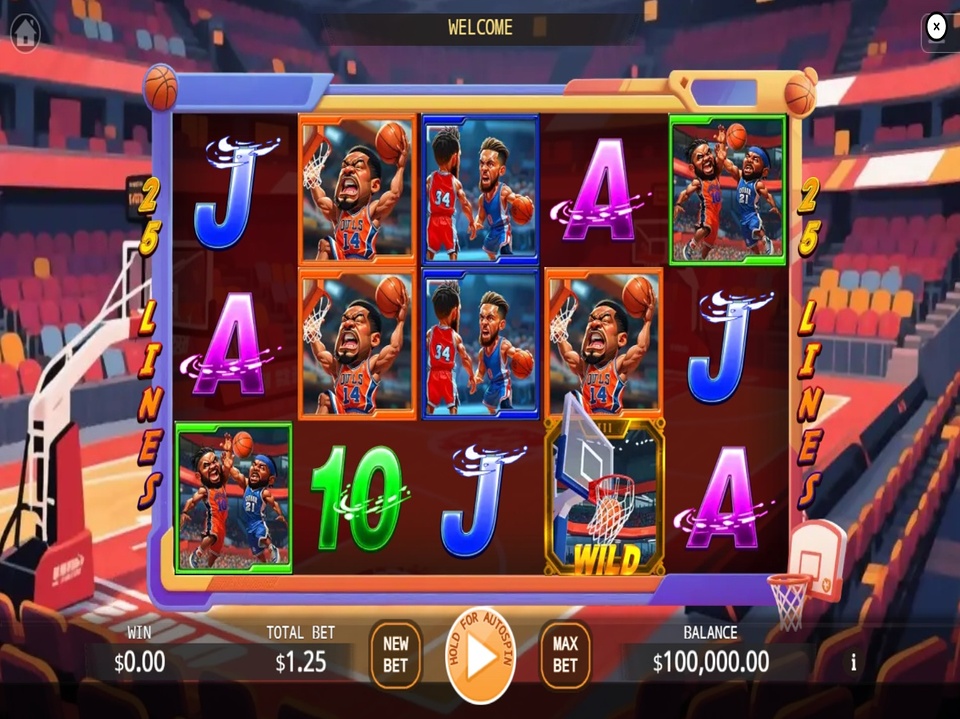Image resolution: width=960 pixels, height=719 pixels.
Task: Close the game with the X button
Action: (x=936, y=27)
